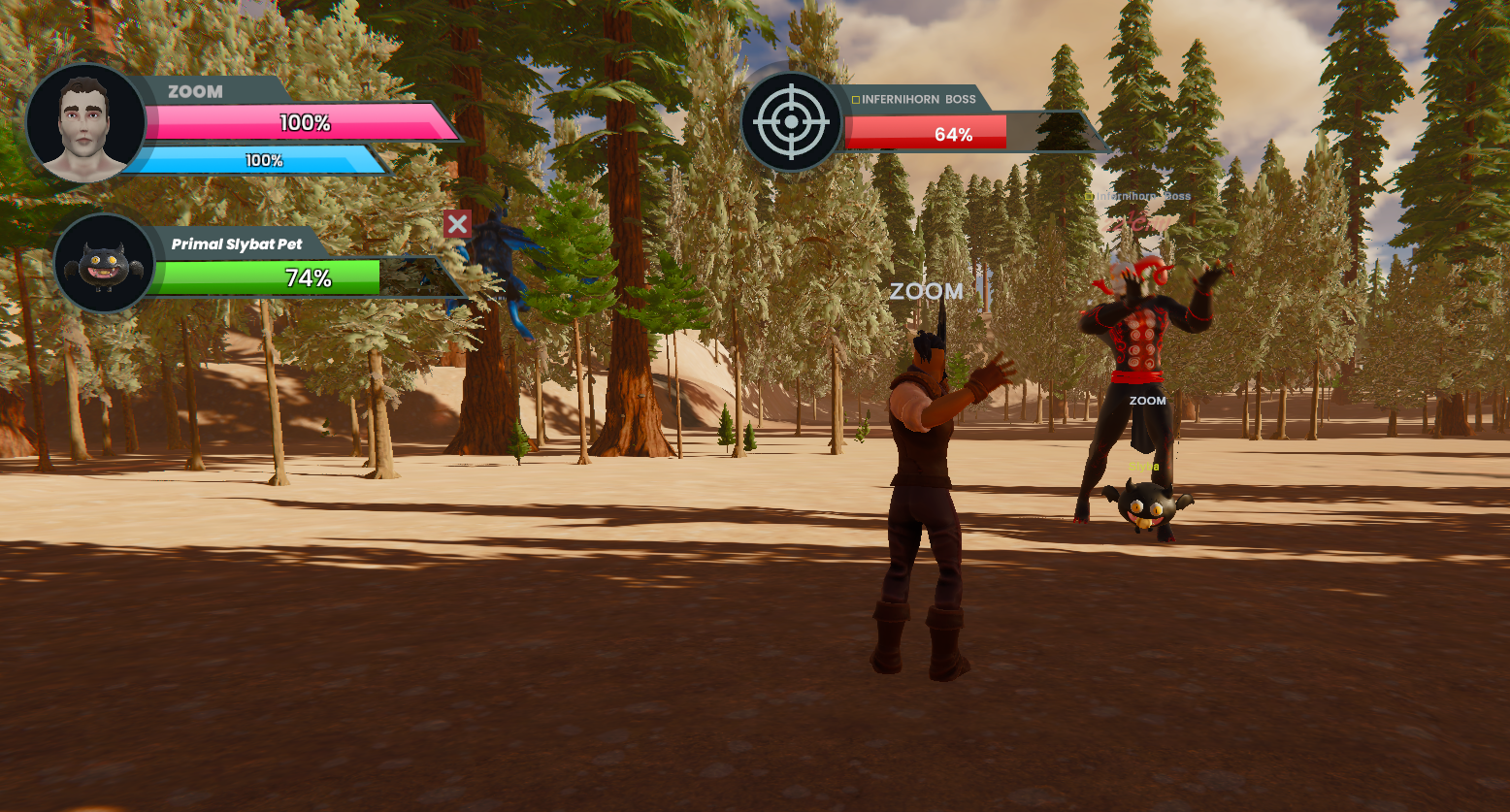Click the boss 64% health bar
Screen dimensions: 1510x812
click(954, 135)
